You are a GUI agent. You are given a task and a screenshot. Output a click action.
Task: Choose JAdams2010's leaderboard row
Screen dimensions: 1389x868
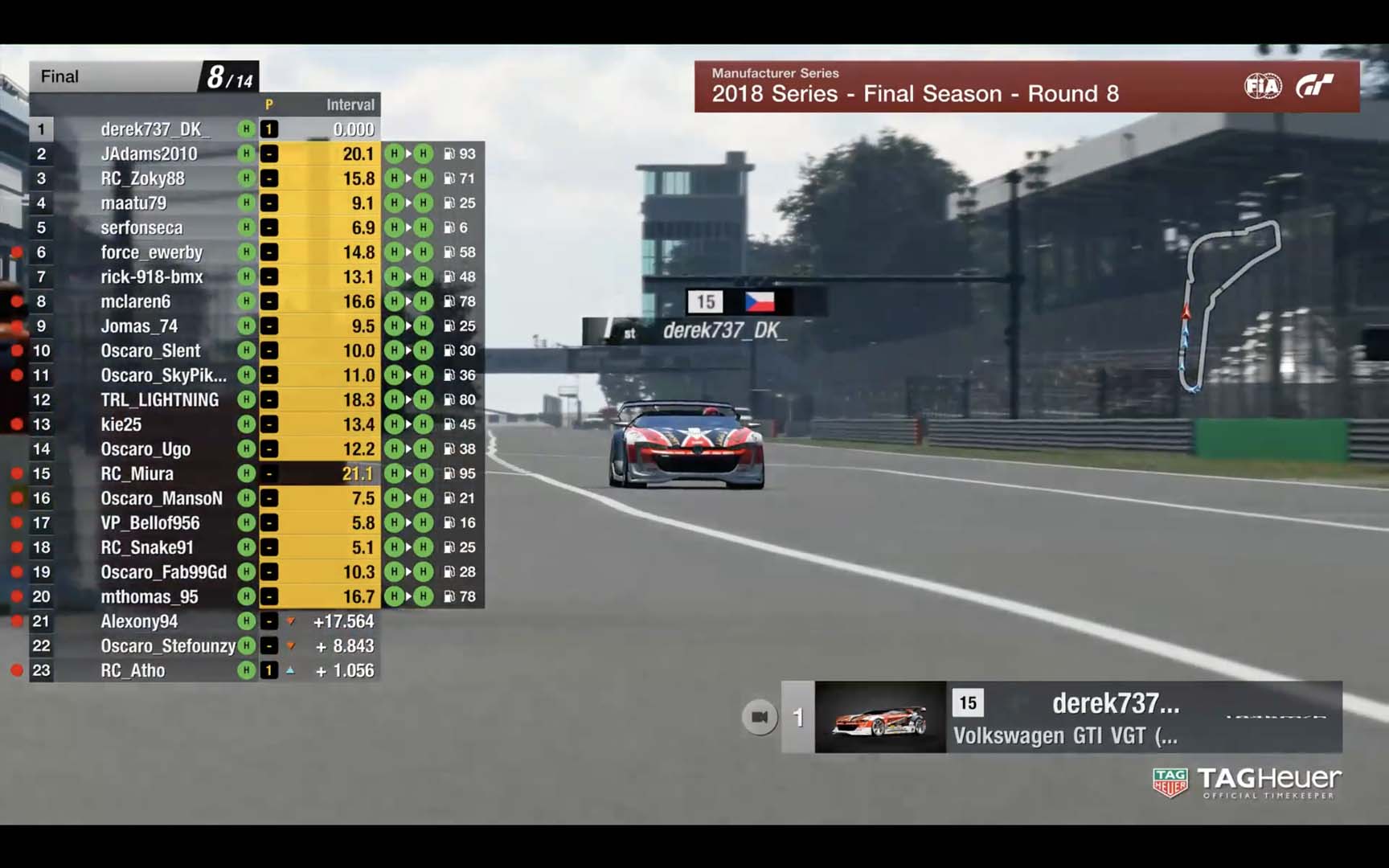tap(149, 154)
